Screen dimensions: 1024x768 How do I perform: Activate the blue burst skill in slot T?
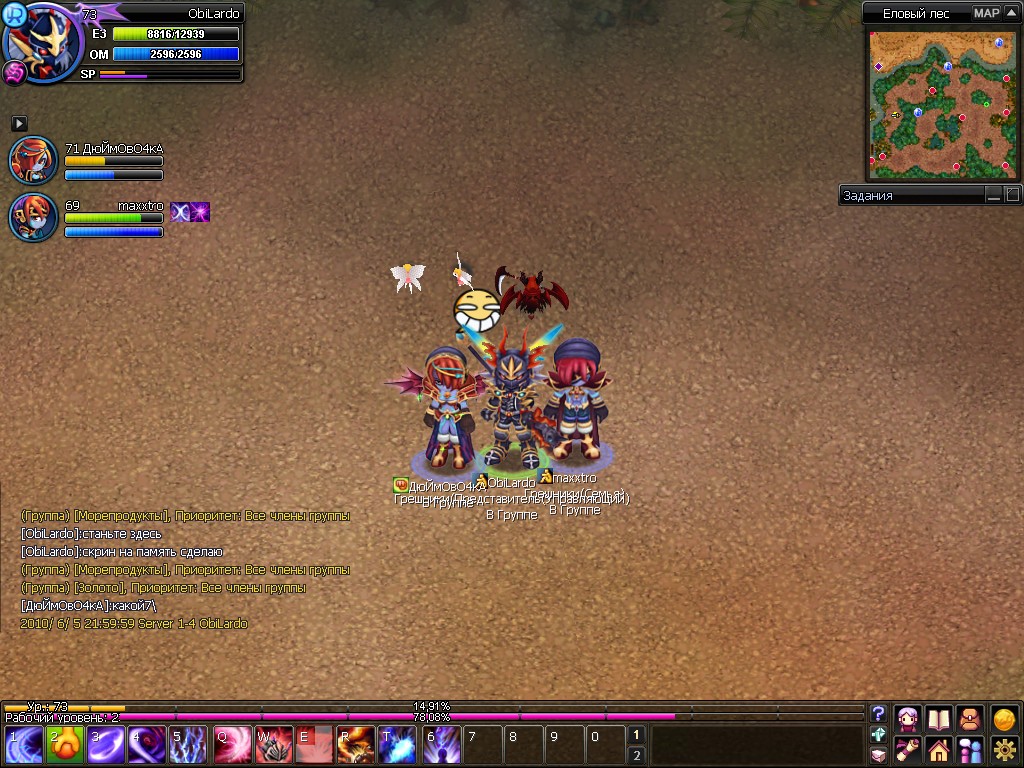(x=397, y=745)
